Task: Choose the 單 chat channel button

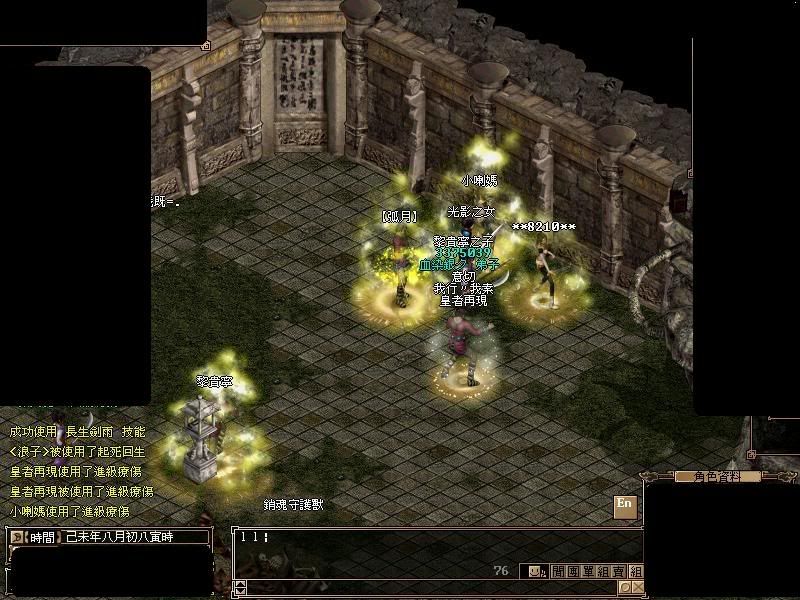Action: click(588, 572)
